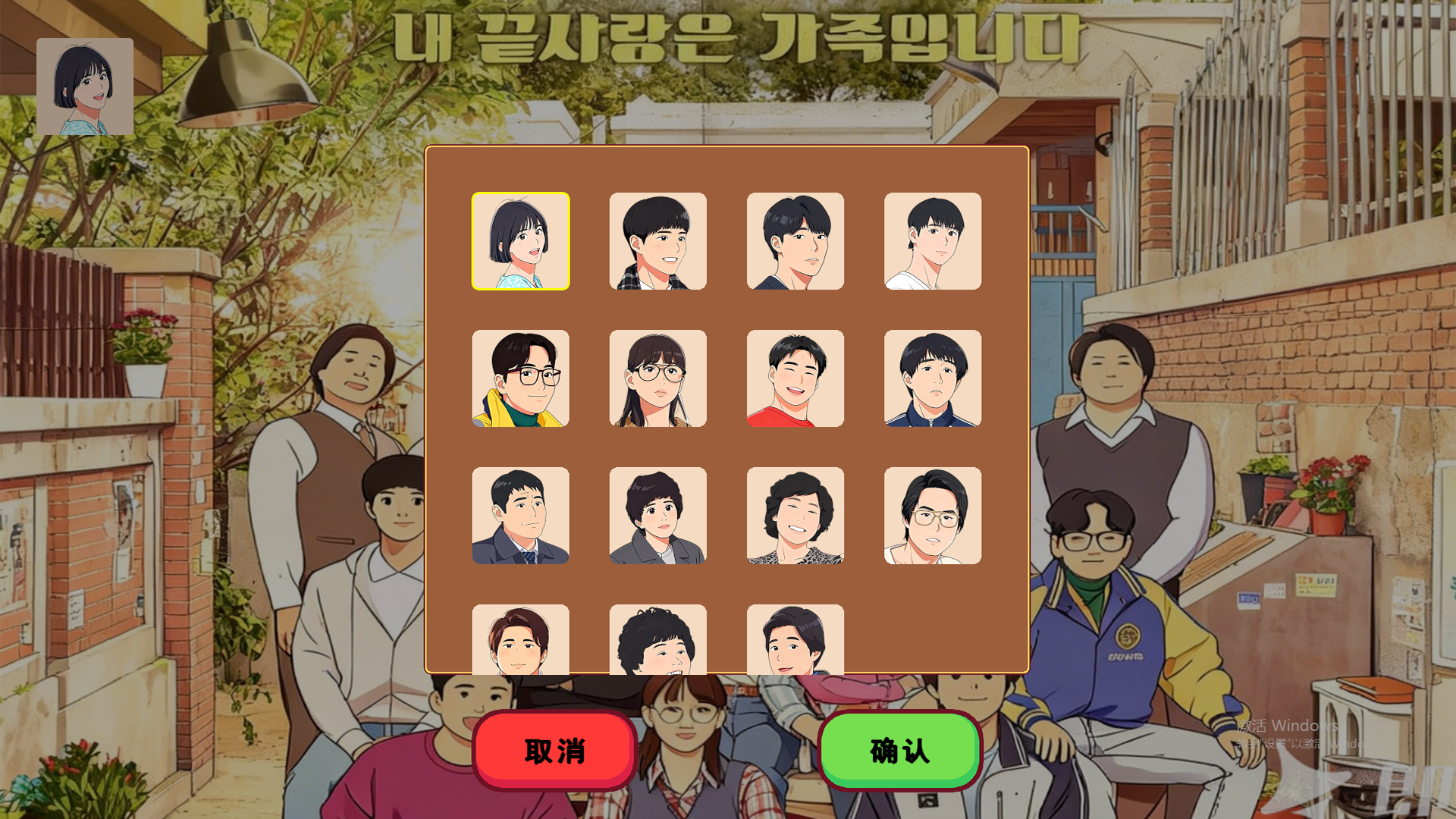The height and width of the screenshot is (819, 1456).
Task: Select the long-haired man with gold glasses
Action: (932, 517)
